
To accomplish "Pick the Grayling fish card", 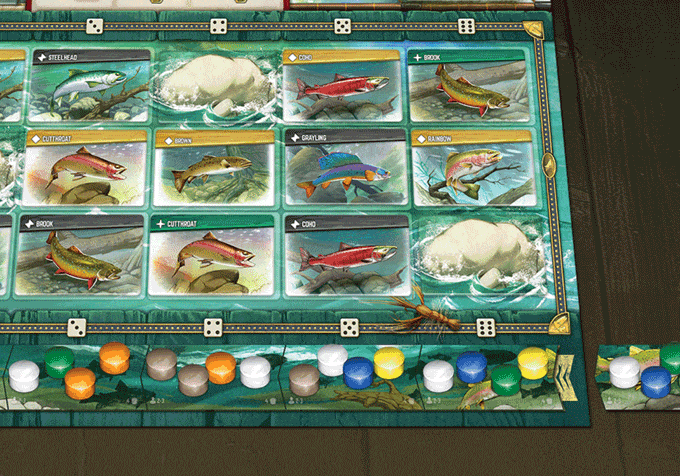I will pyautogui.click(x=343, y=168).
